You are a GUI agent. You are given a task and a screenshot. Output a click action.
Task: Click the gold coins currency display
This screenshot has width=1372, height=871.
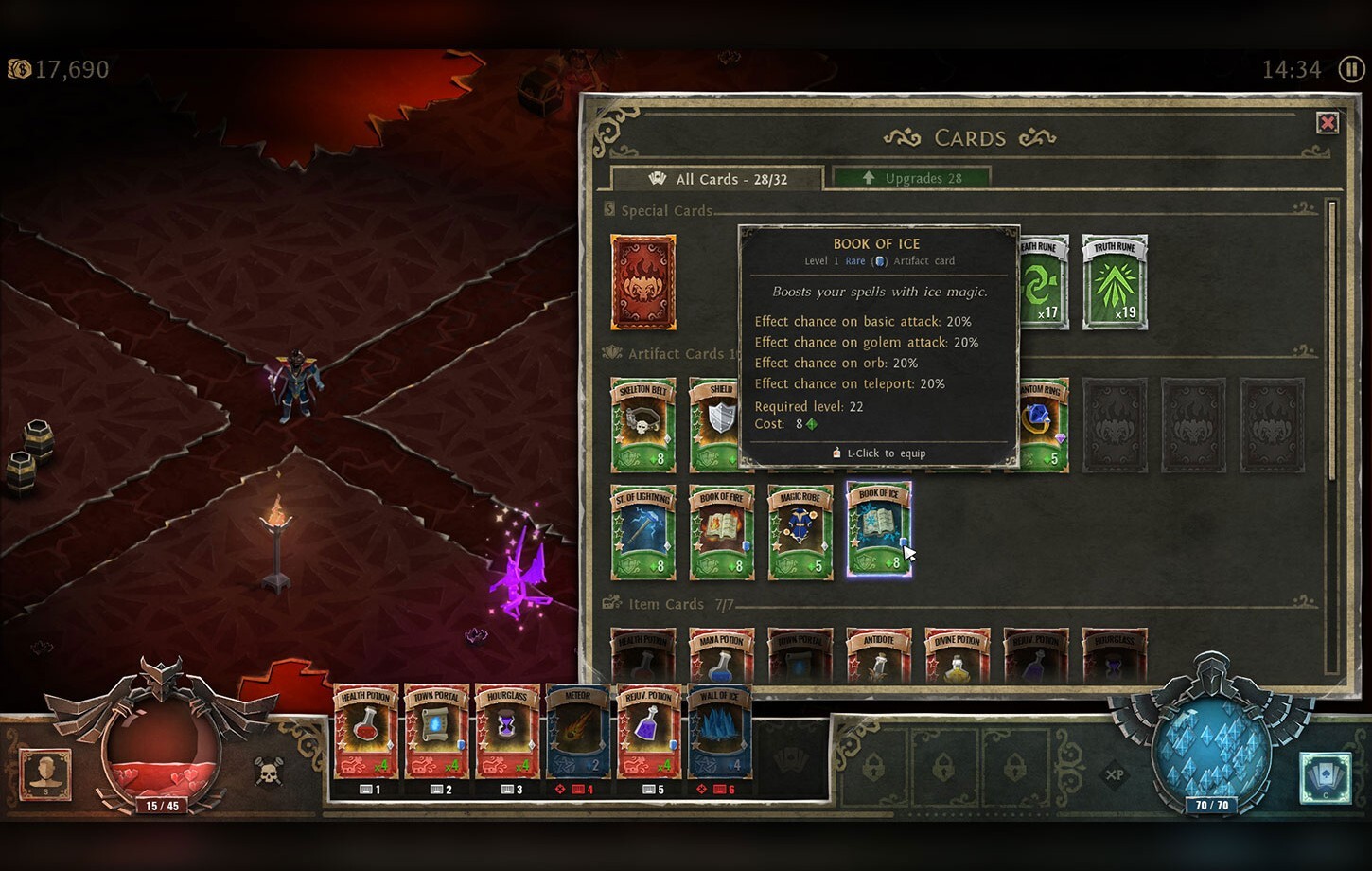[x=62, y=68]
